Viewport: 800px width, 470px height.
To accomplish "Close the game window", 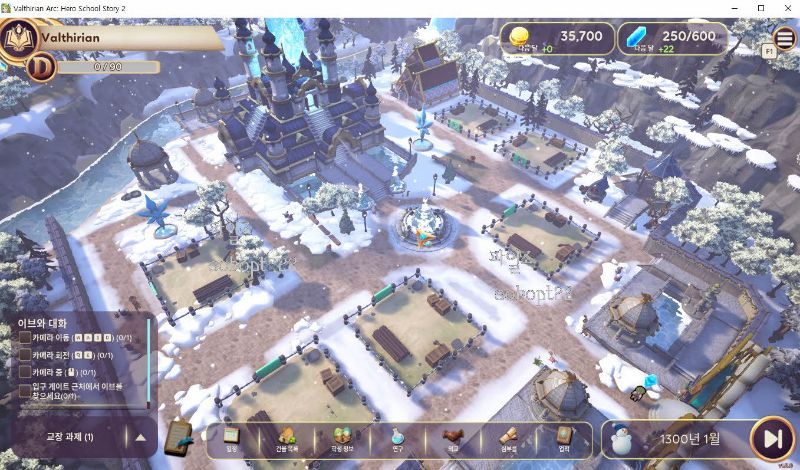I will click(x=785, y=8).
